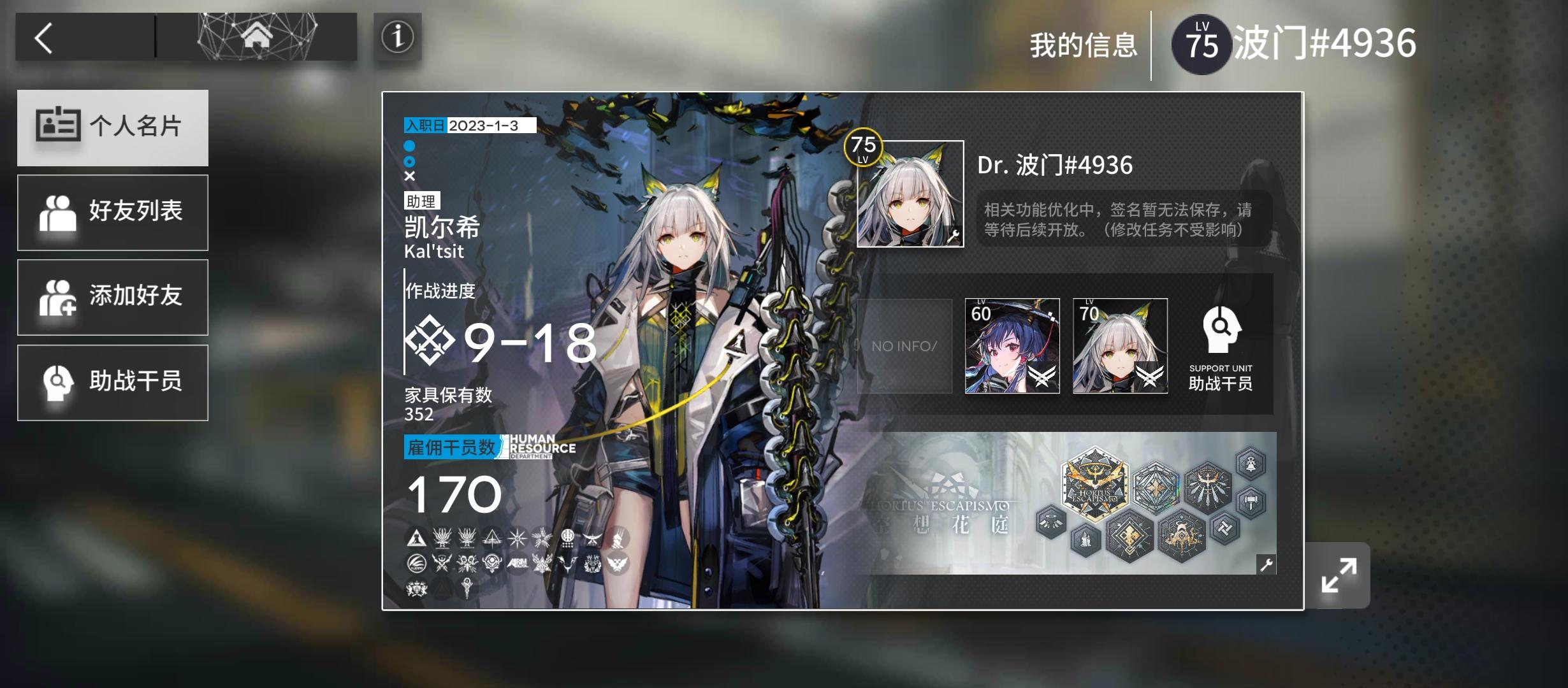The width and height of the screenshot is (1568, 688).
Task: Open the info tooltip via the i icon
Action: pos(398,39)
